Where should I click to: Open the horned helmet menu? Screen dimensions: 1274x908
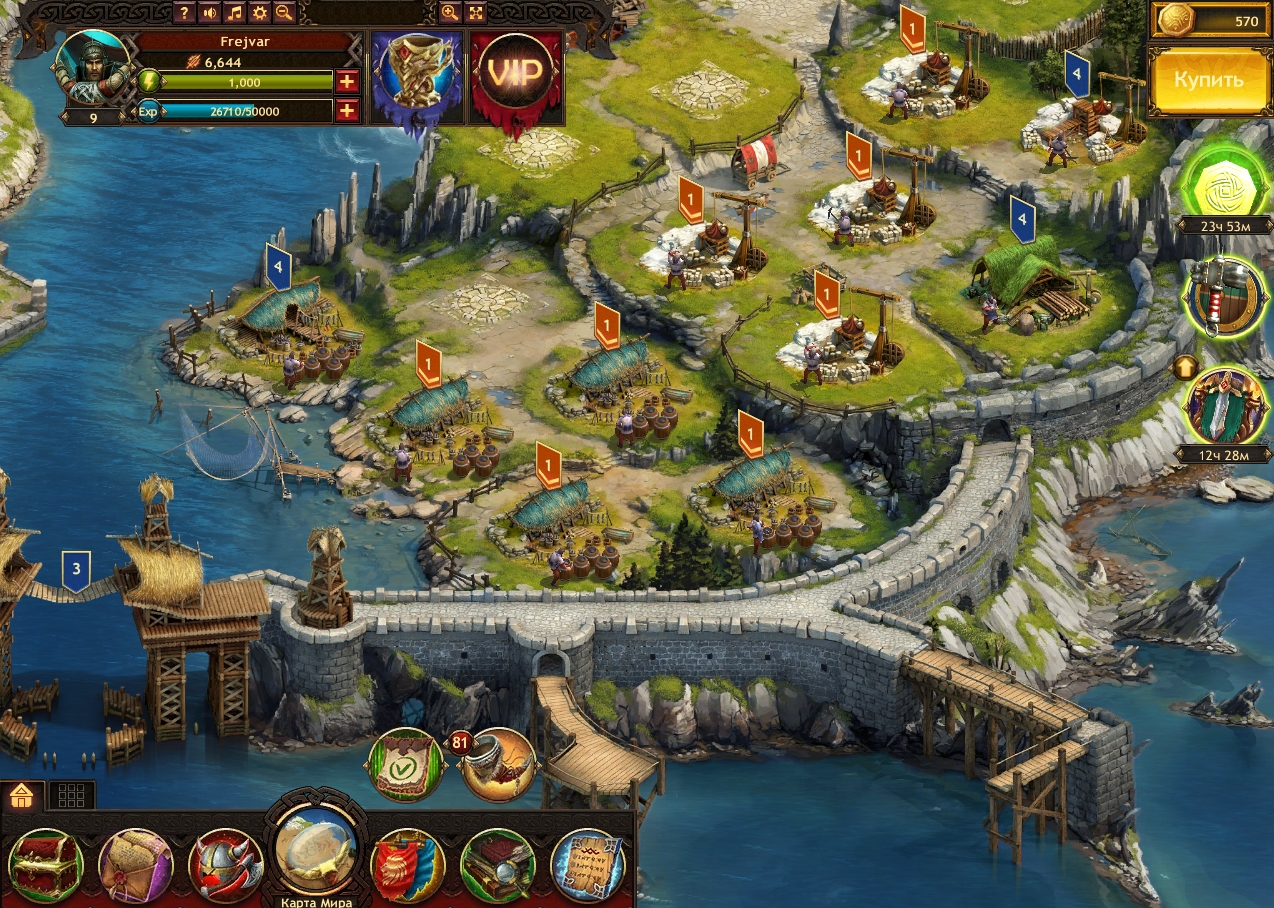226,866
